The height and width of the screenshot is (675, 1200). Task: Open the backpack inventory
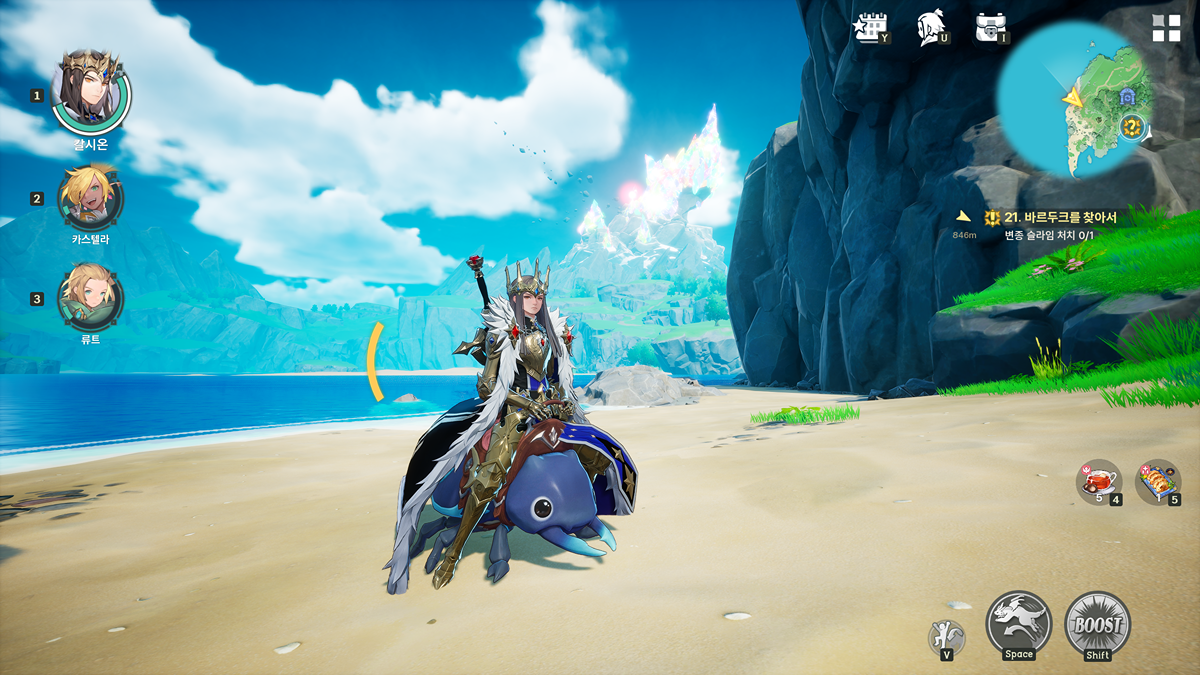pyautogui.click(x=990, y=28)
